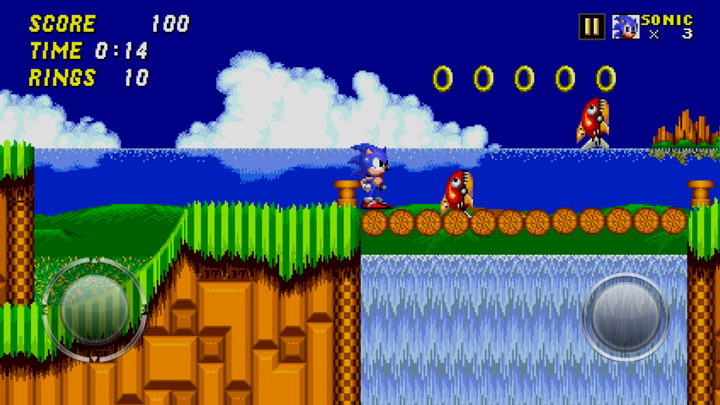This screenshot has width=720, height=405.
Task: Tap the round jump button
Action: tap(626, 316)
